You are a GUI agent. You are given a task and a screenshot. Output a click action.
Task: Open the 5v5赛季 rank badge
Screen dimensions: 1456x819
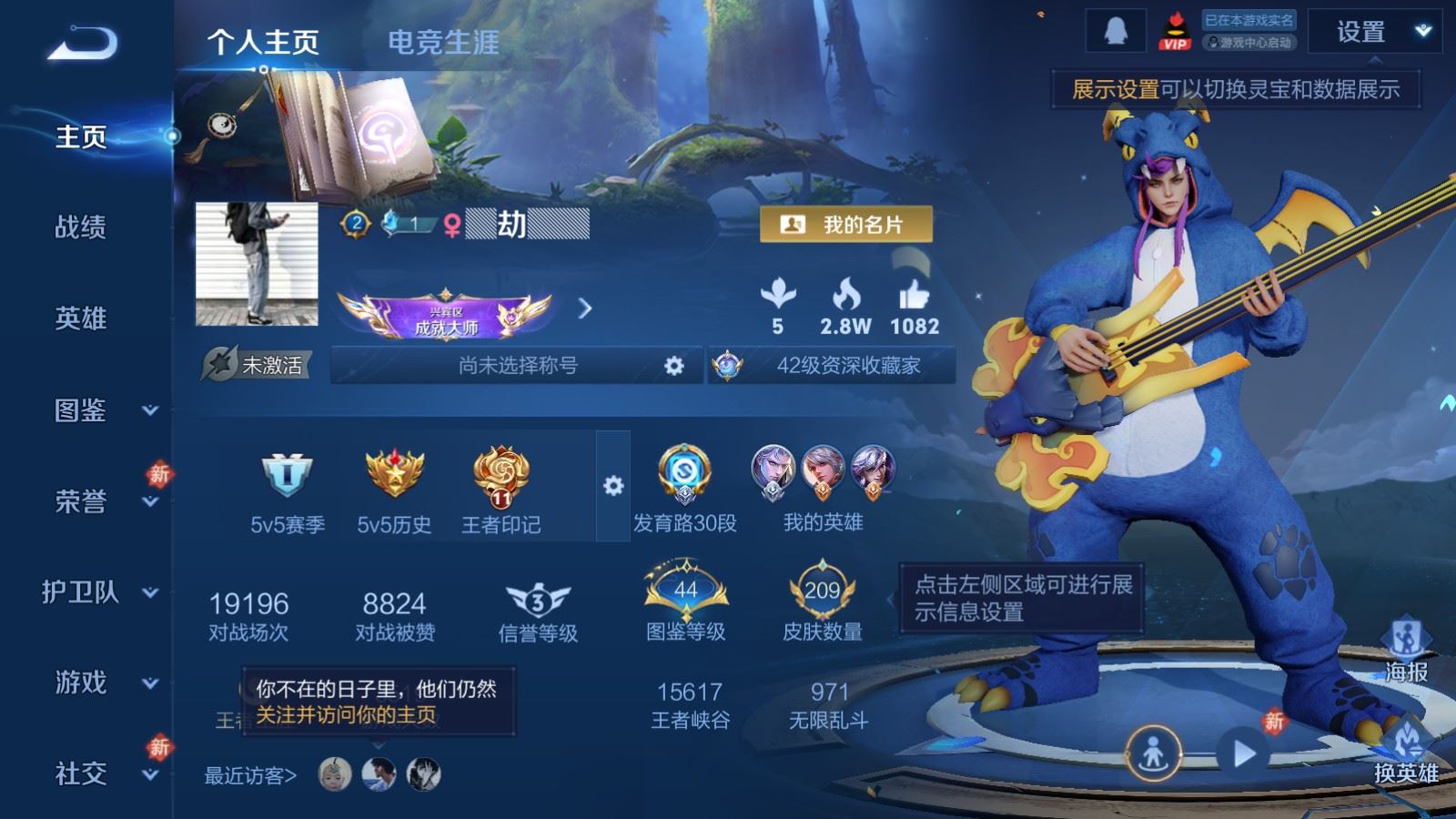(x=288, y=489)
